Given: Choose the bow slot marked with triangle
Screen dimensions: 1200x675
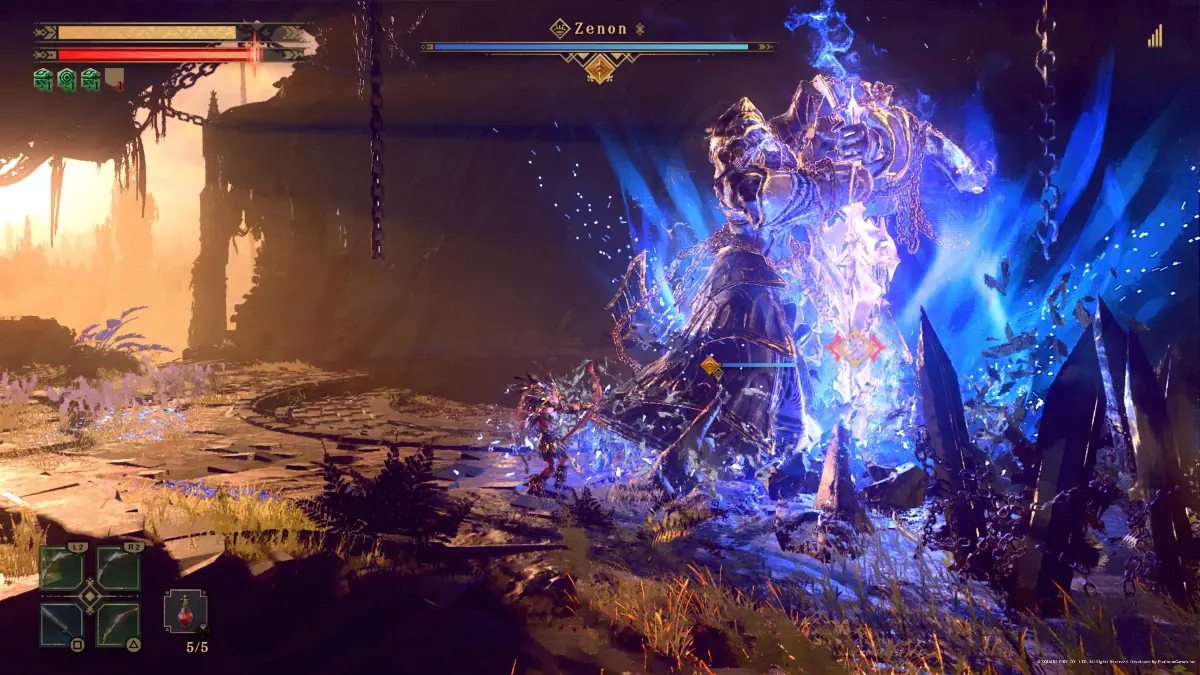Looking at the screenshot, I should [x=118, y=624].
